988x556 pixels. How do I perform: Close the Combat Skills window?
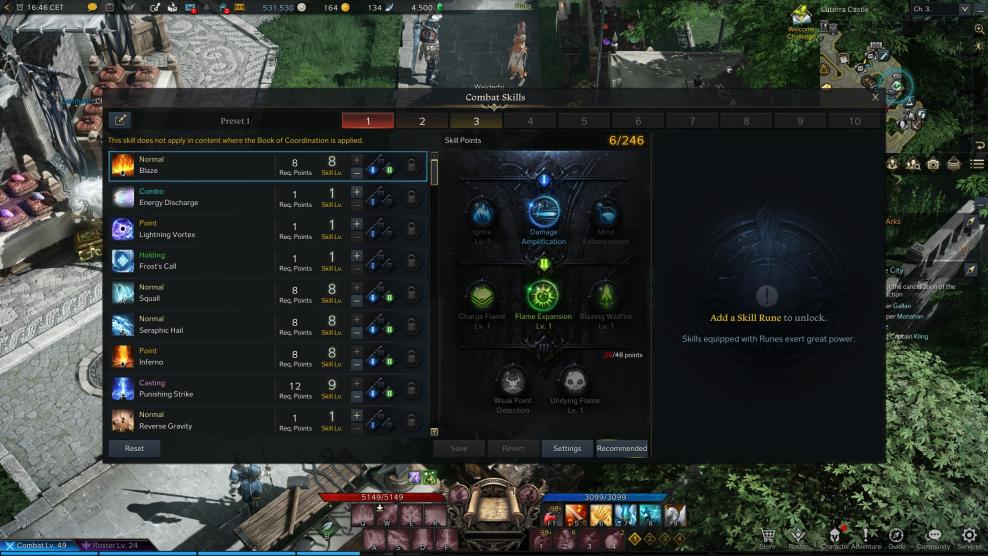pos(875,97)
